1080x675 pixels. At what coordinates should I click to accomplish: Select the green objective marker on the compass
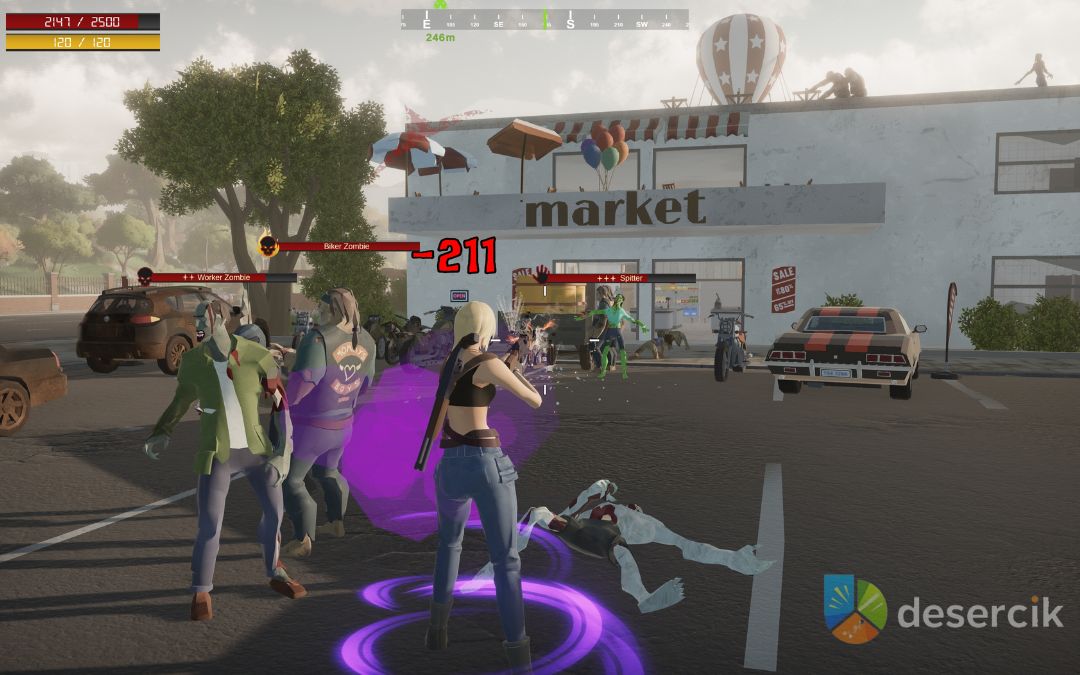440,5
